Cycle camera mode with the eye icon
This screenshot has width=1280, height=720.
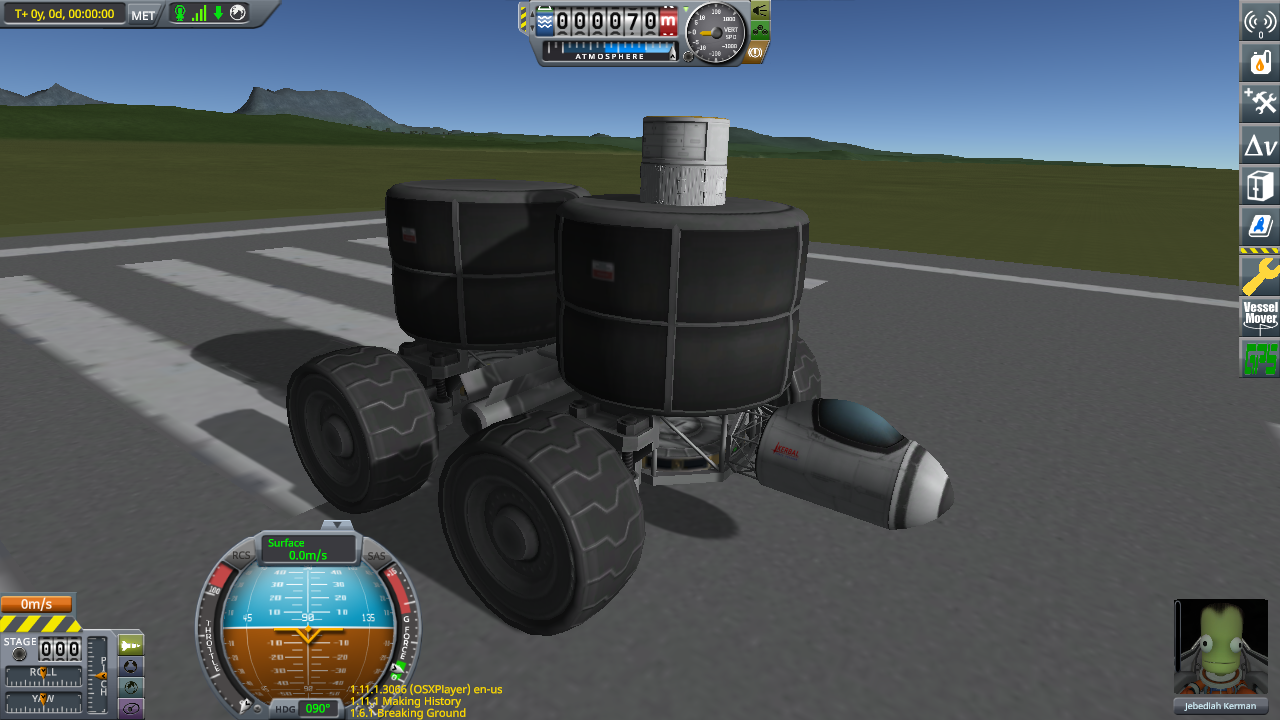[131, 707]
